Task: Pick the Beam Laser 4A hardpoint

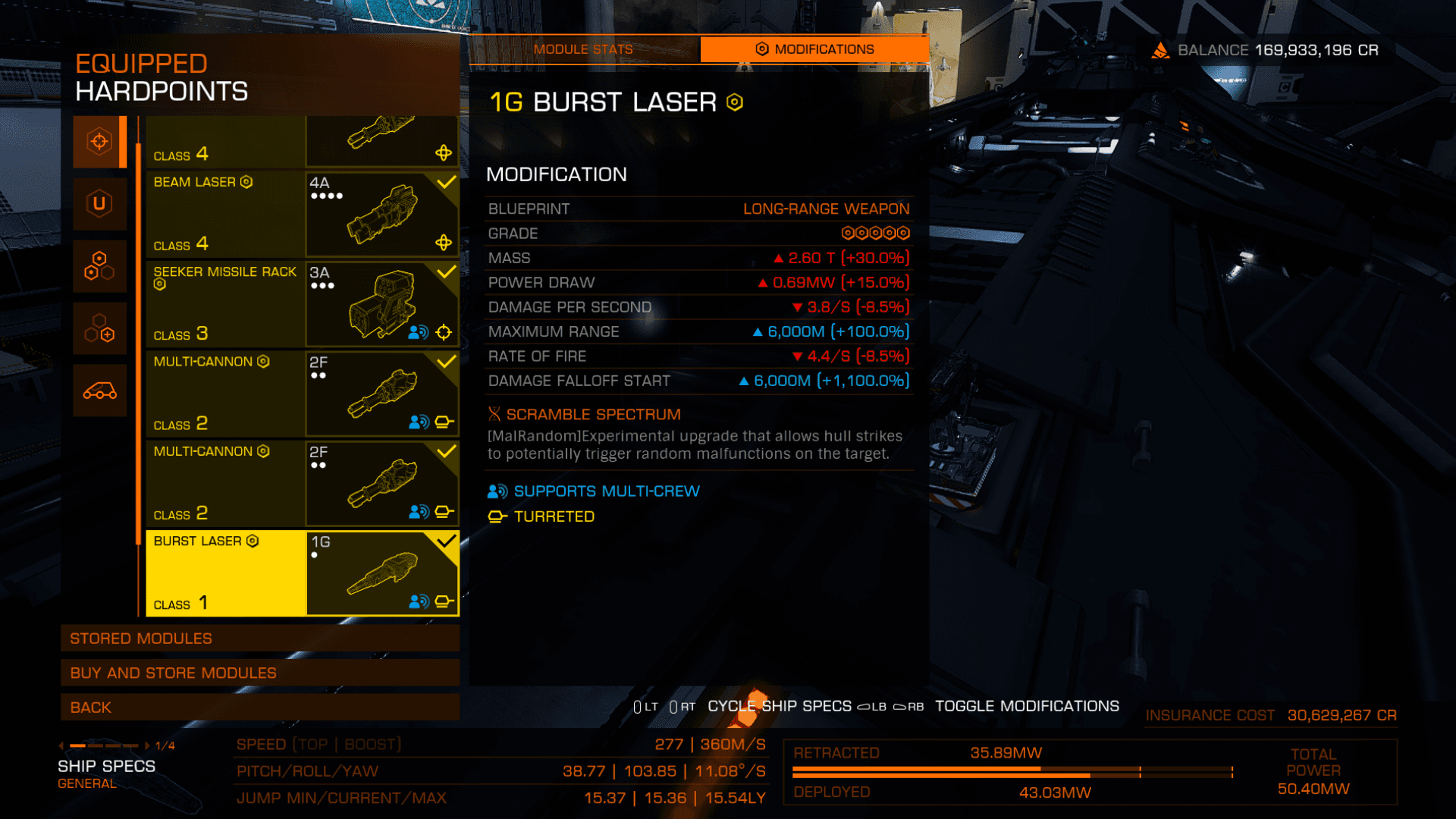Action: [x=302, y=214]
